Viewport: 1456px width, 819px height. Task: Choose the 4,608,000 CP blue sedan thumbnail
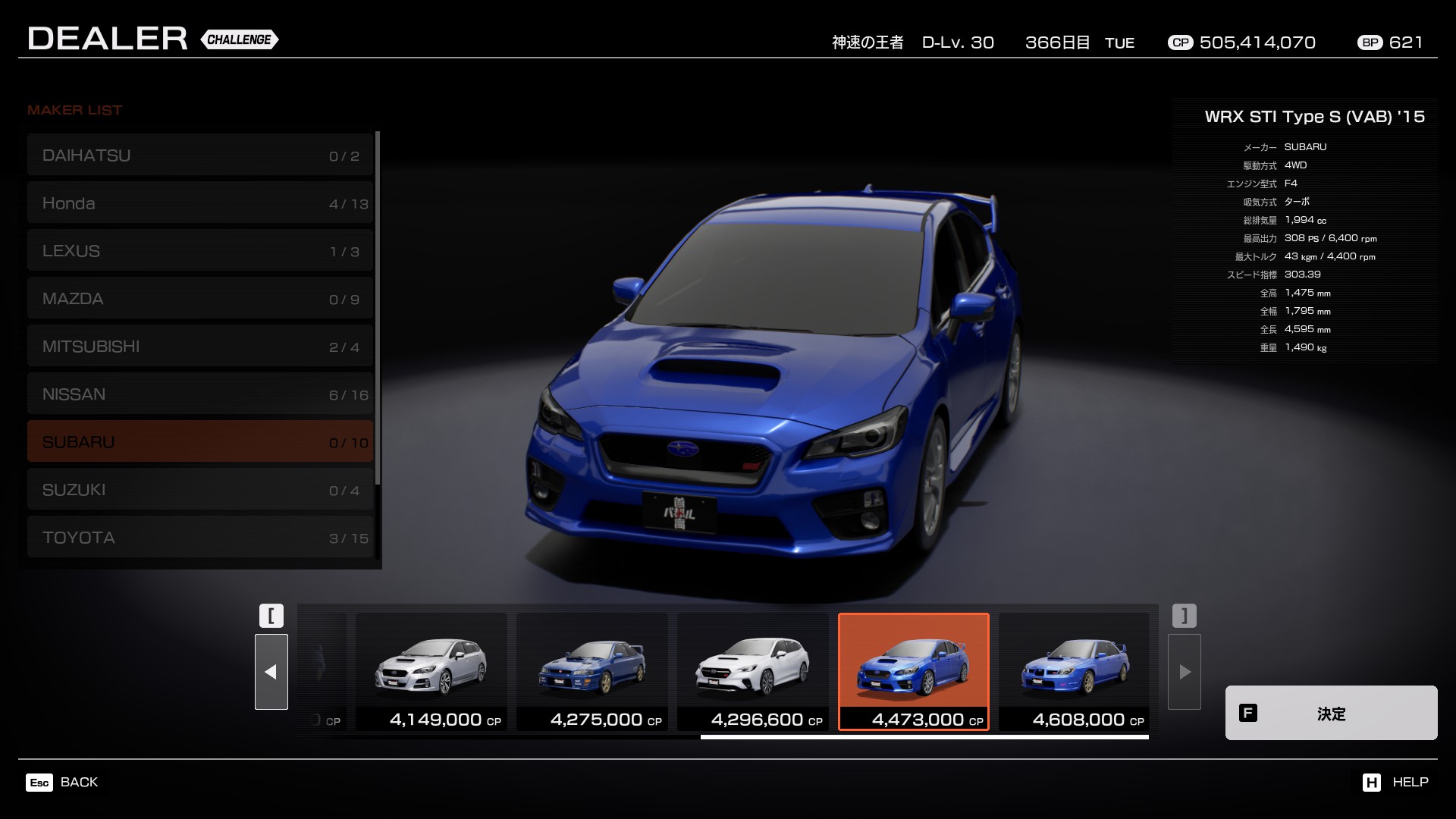coord(1075,672)
